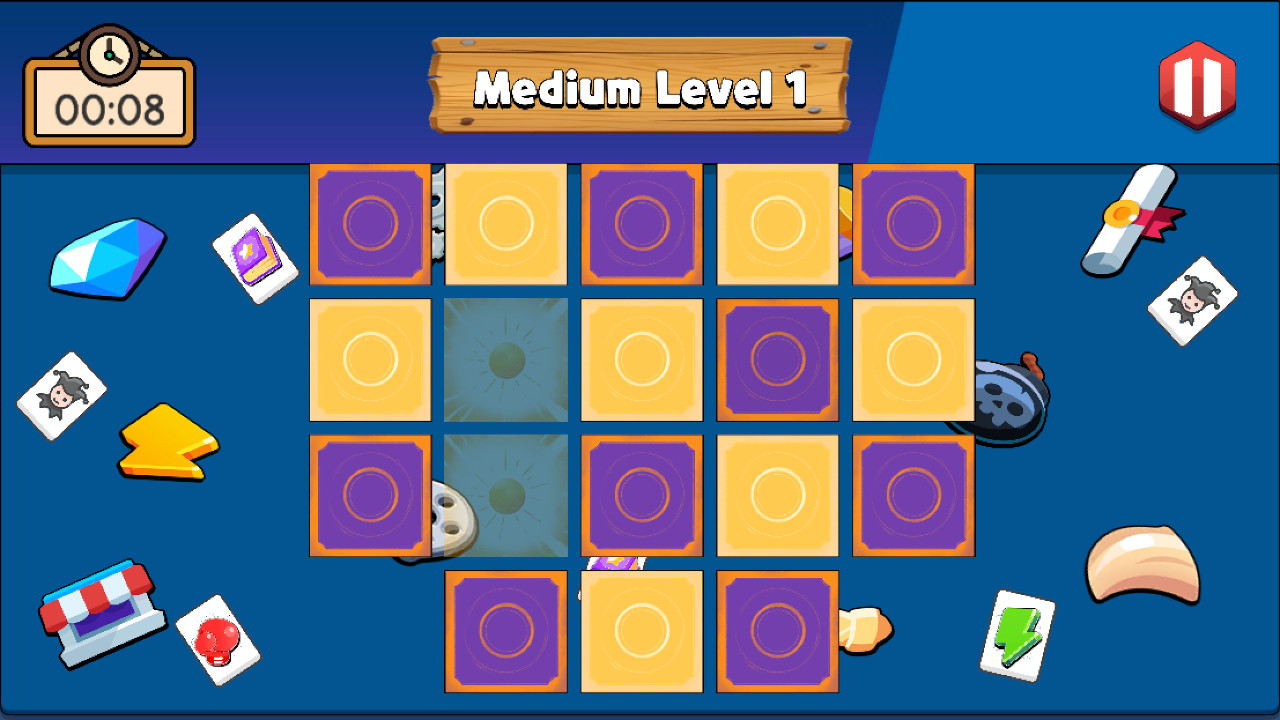The height and width of the screenshot is (720, 1280).
Task: Flip the orange card in the bottom row center
Action: (641, 631)
